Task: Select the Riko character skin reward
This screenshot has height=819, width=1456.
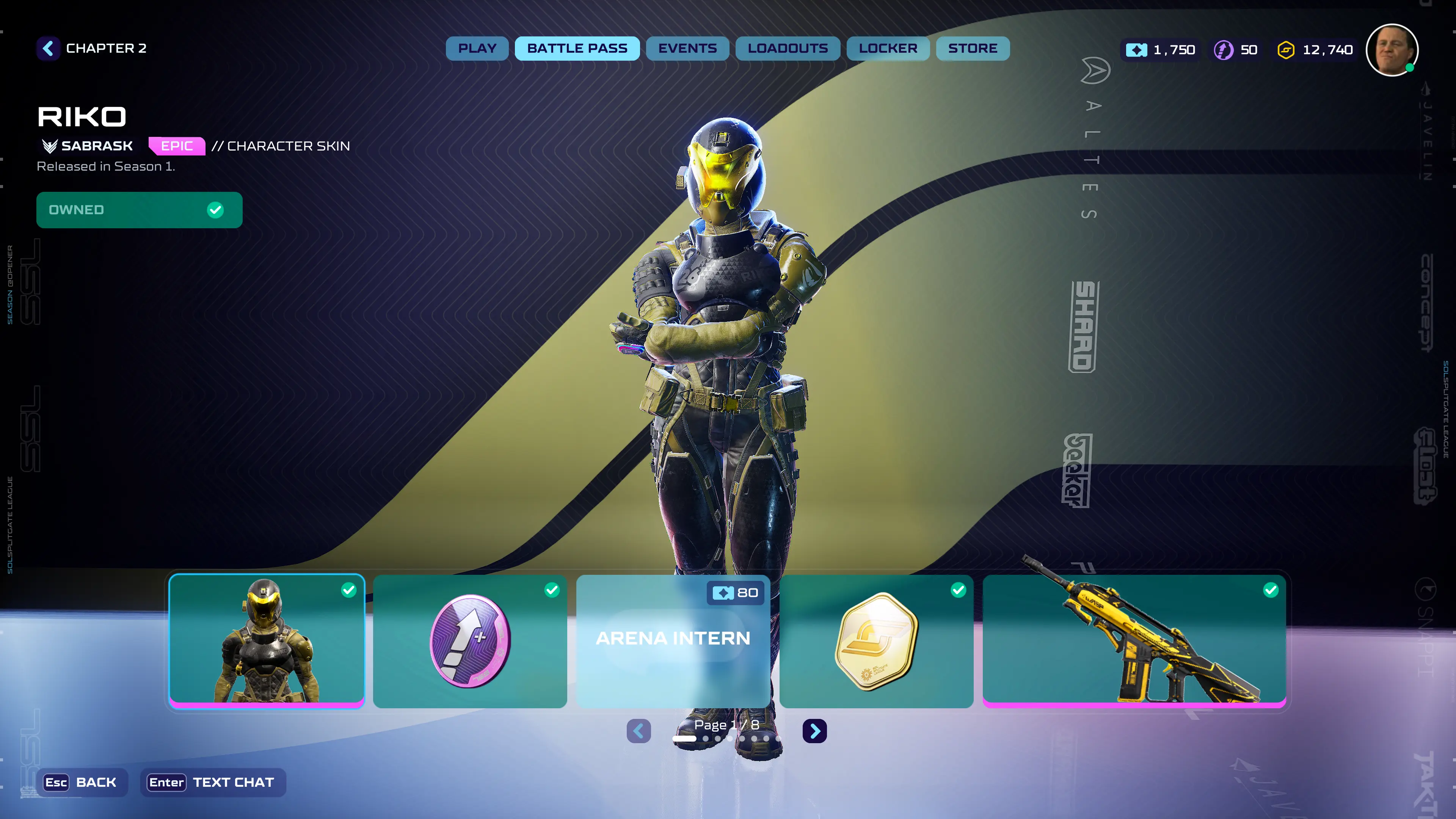Action: tap(267, 640)
